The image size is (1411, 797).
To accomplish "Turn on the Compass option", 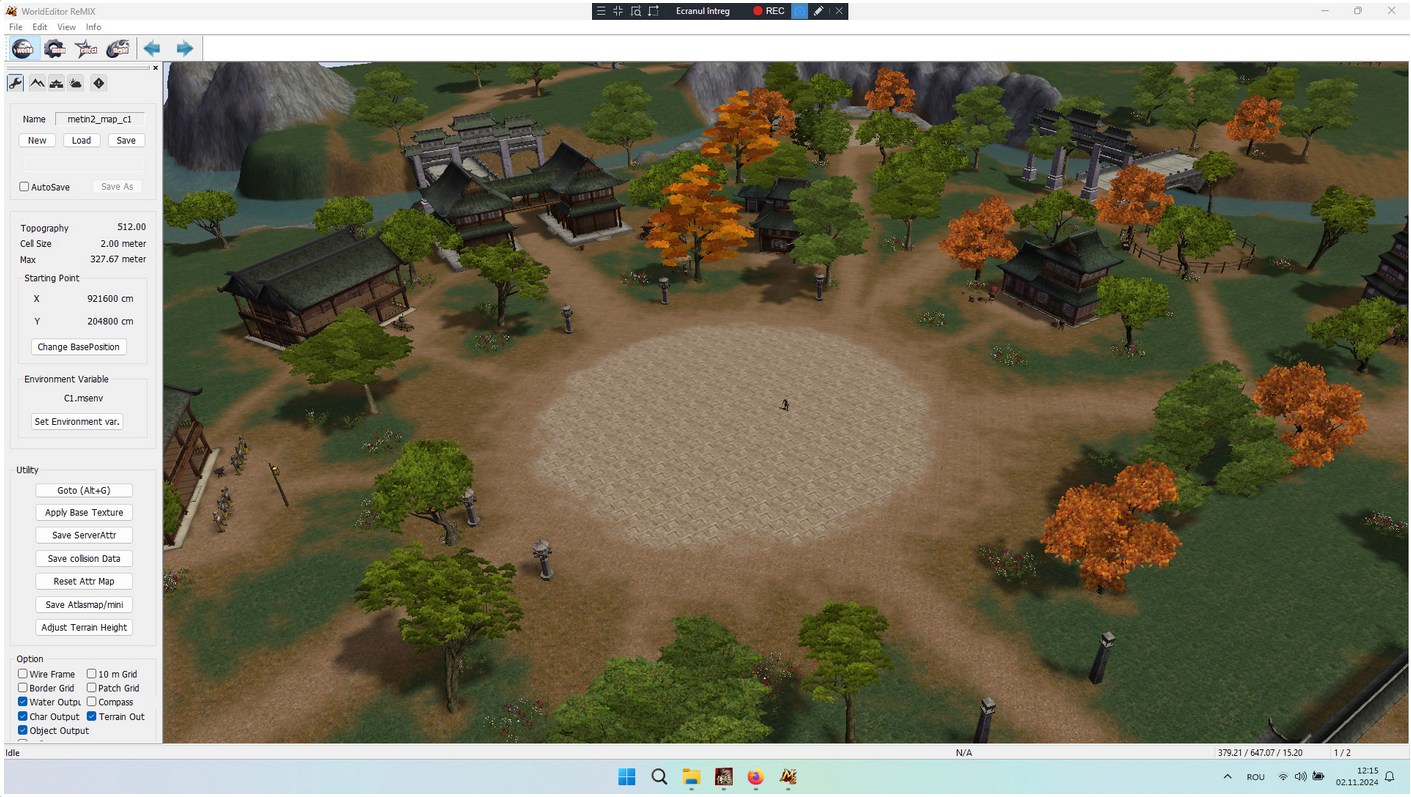I will [x=92, y=702].
